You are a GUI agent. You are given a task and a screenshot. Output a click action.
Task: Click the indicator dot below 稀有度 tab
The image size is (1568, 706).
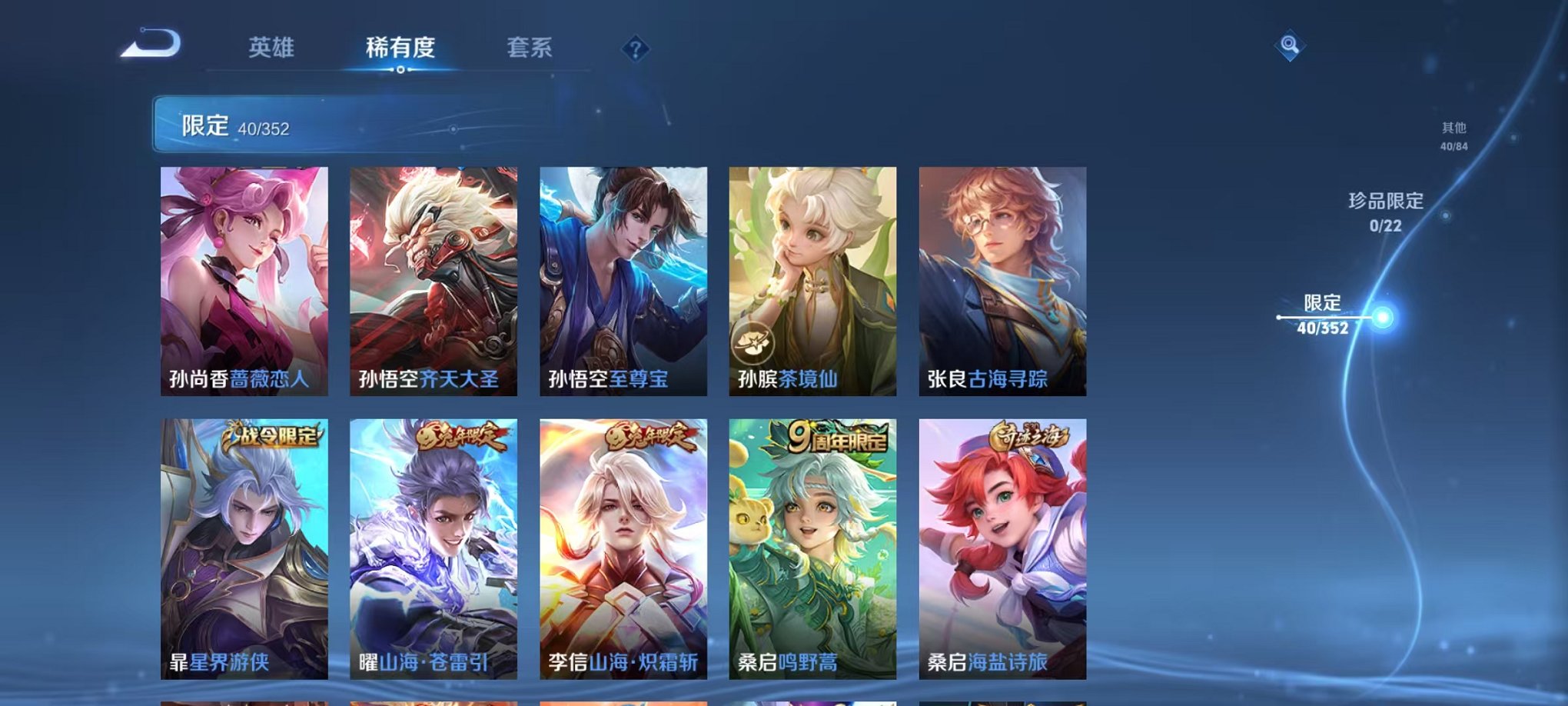(400, 71)
